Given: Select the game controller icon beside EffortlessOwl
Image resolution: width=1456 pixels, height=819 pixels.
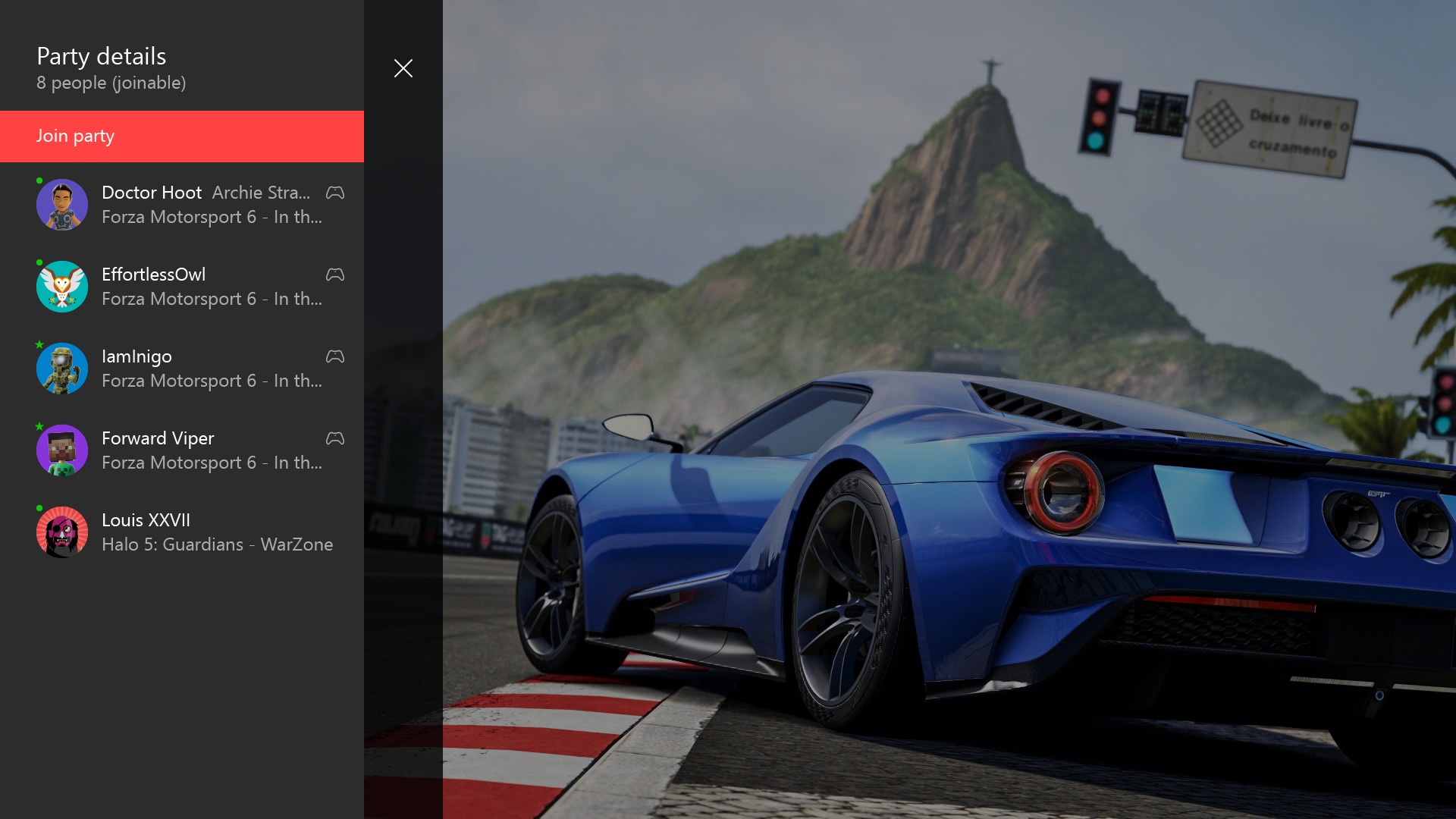Looking at the screenshot, I should click(334, 275).
